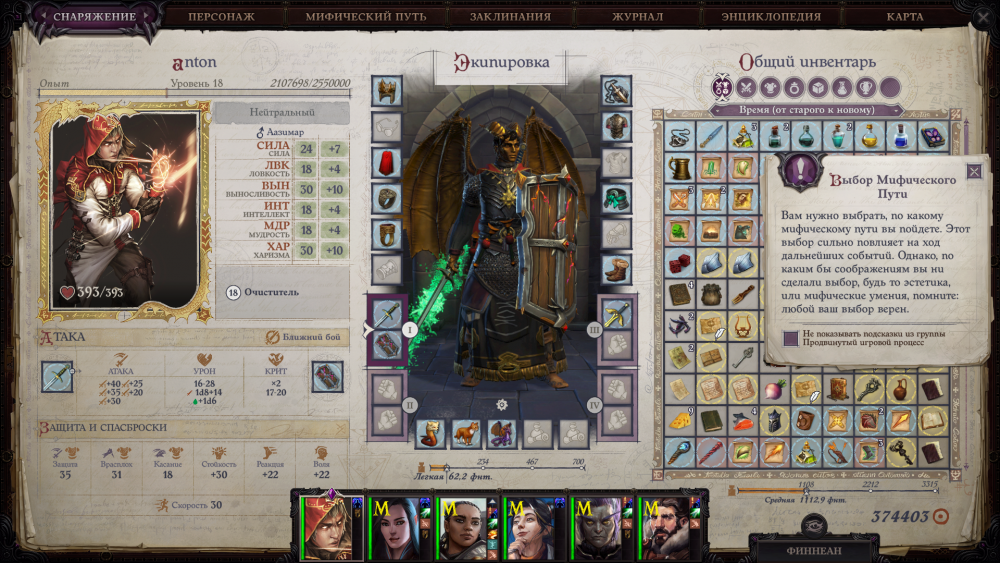Open the Заклинания tab
Viewport: 1000px width, 563px height.
[510, 16]
